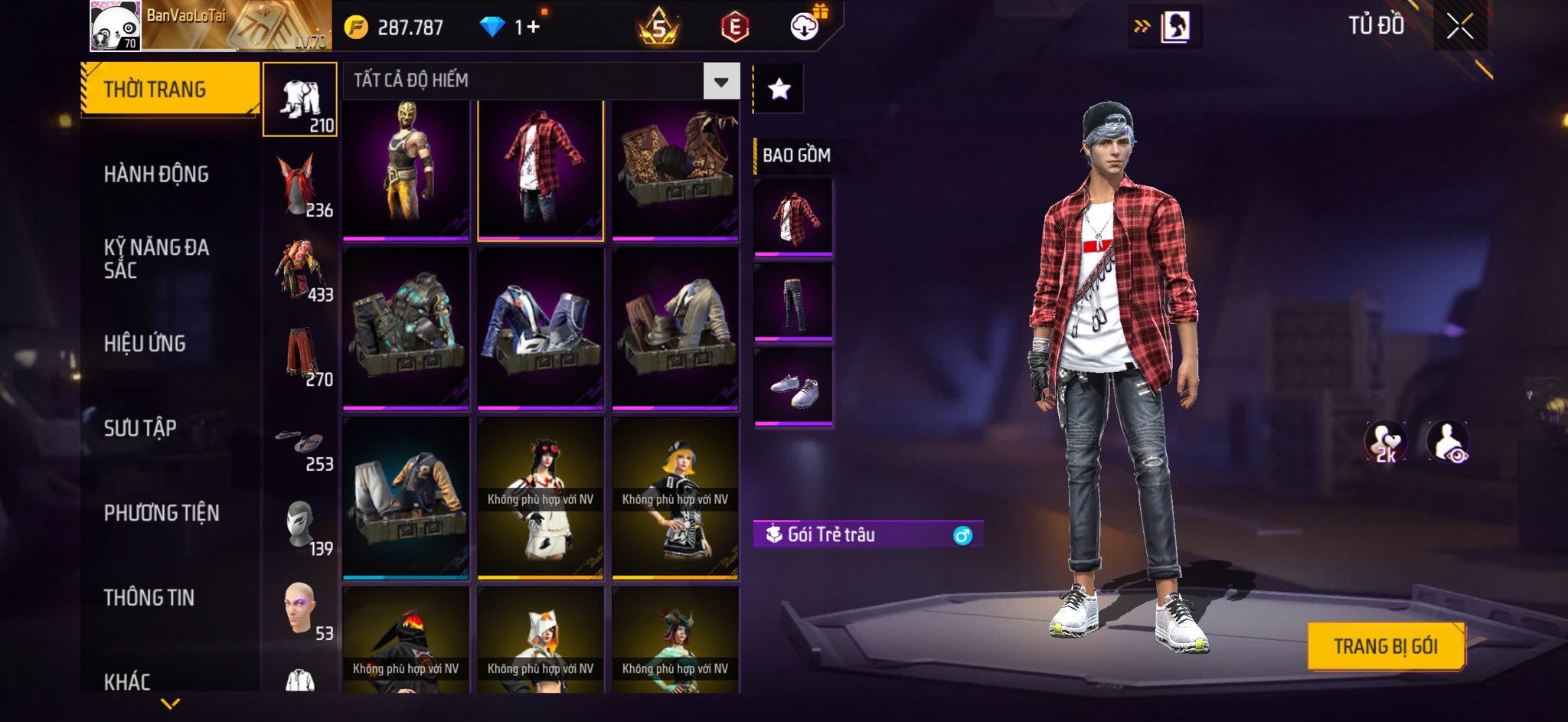Image resolution: width=1568 pixels, height=722 pixels.
Task: Click the character preview eye icon
Action: tap(1447, 442)
